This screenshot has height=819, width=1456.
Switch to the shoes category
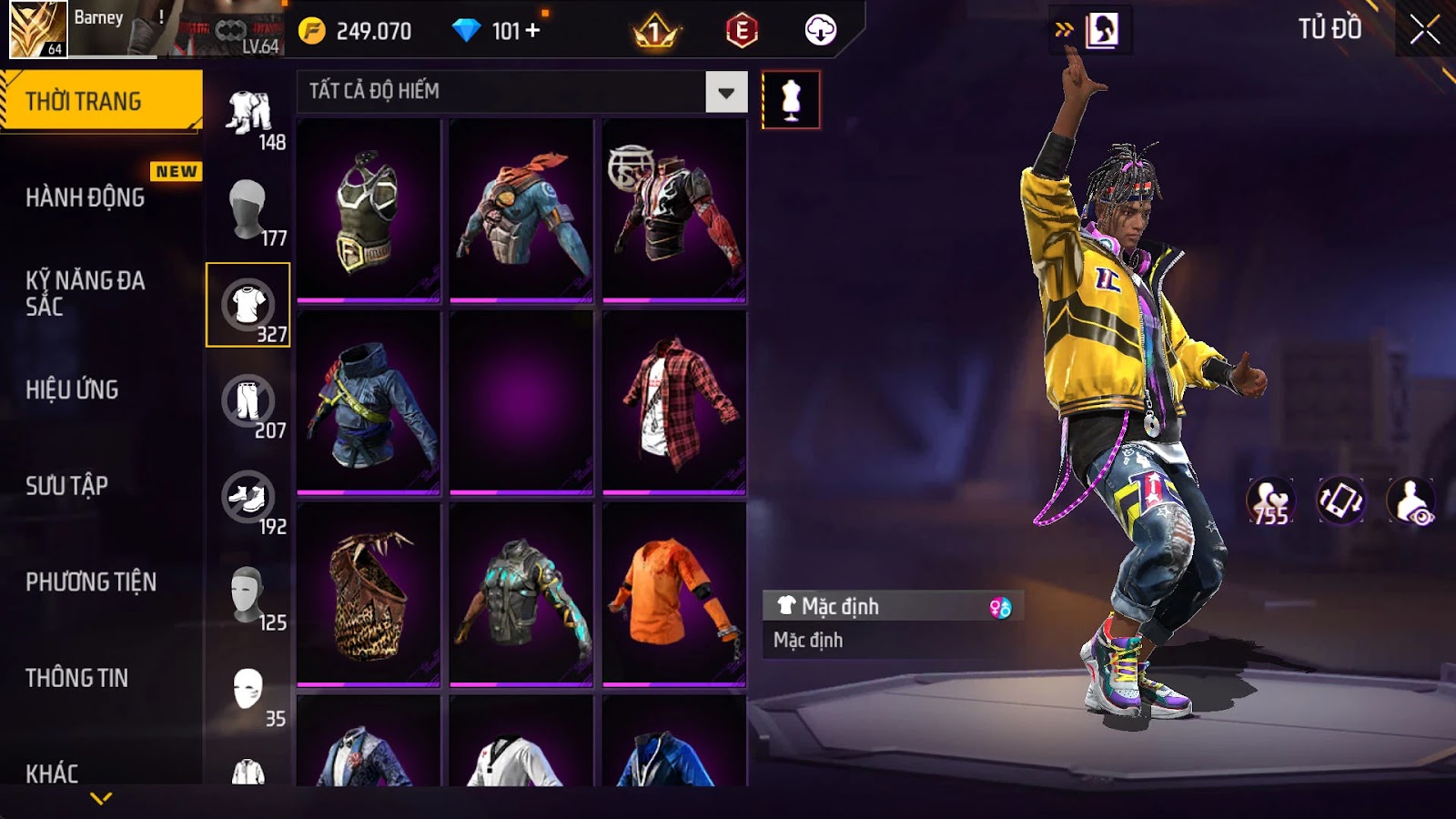click(x=248, y=497)
